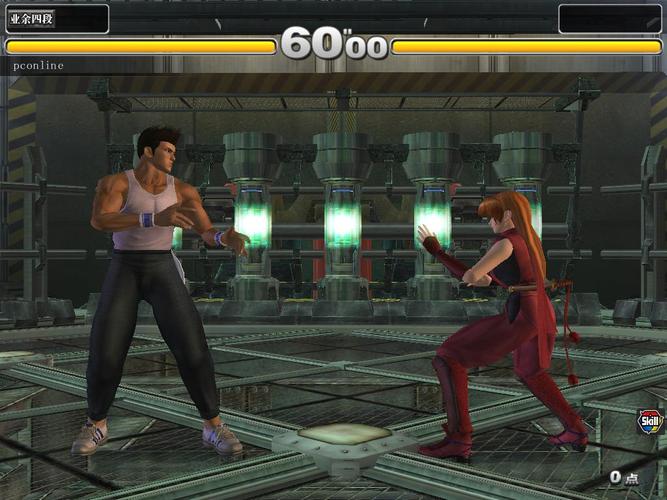Select the left player's rank nameplate
This screenshot has height=500, width=667.
(56, 18)
